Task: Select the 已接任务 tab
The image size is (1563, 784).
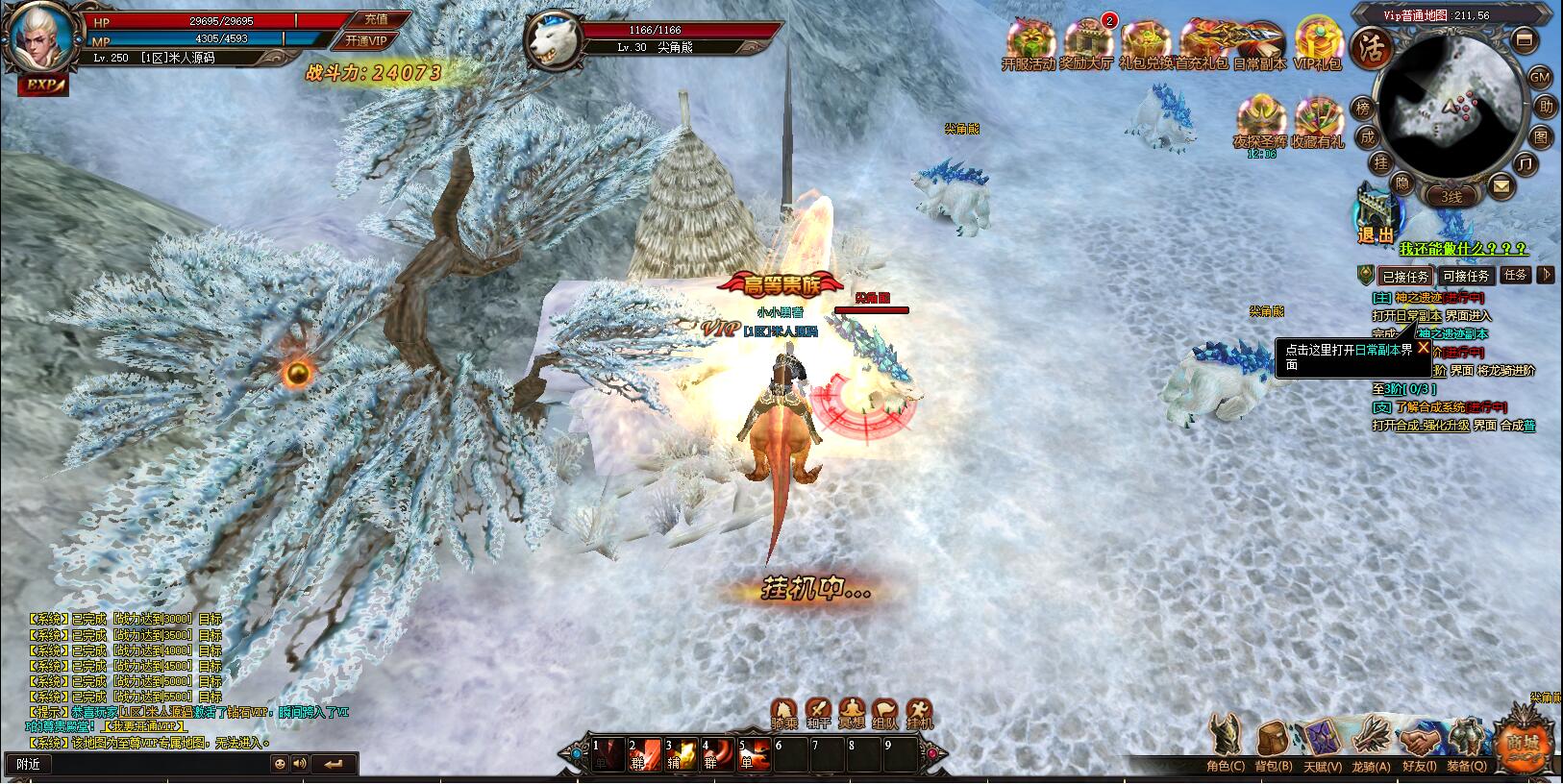Action: tap(1405, 276)
